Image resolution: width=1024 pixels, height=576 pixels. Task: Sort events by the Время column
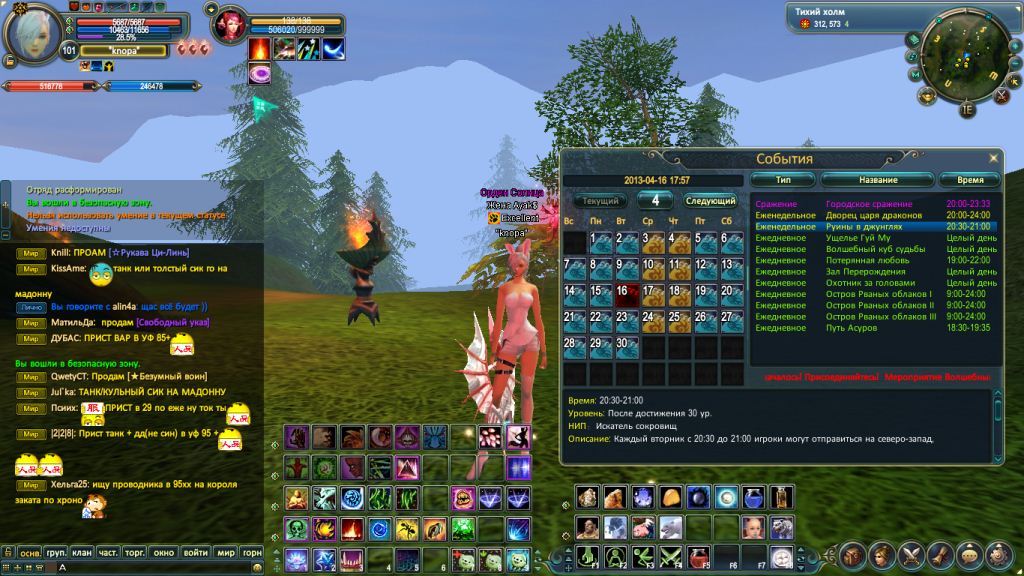tap(969, 180)
